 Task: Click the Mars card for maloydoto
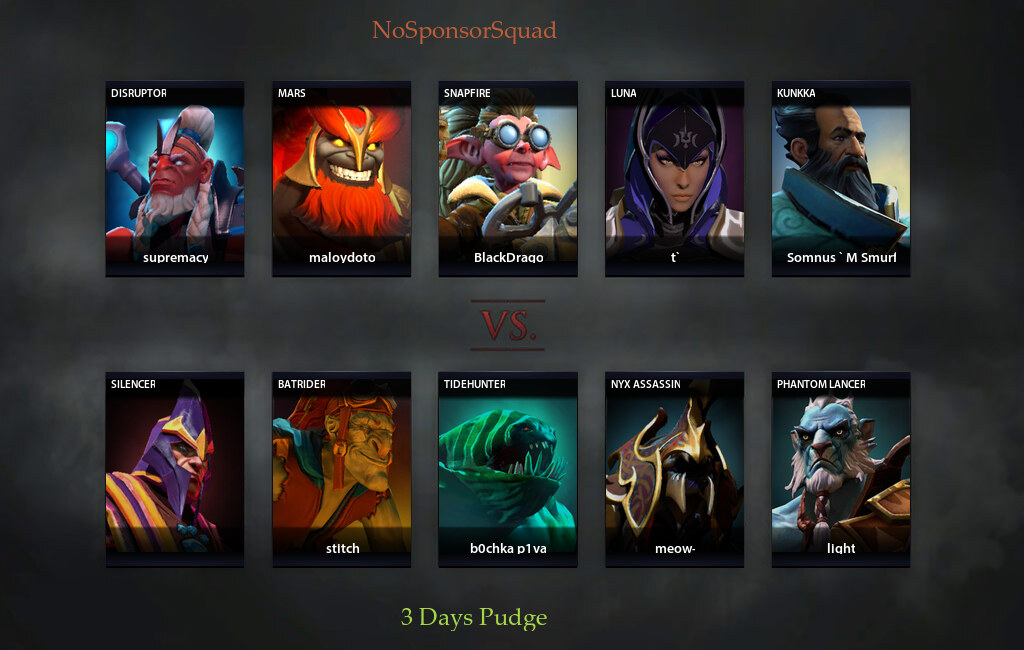341,178
